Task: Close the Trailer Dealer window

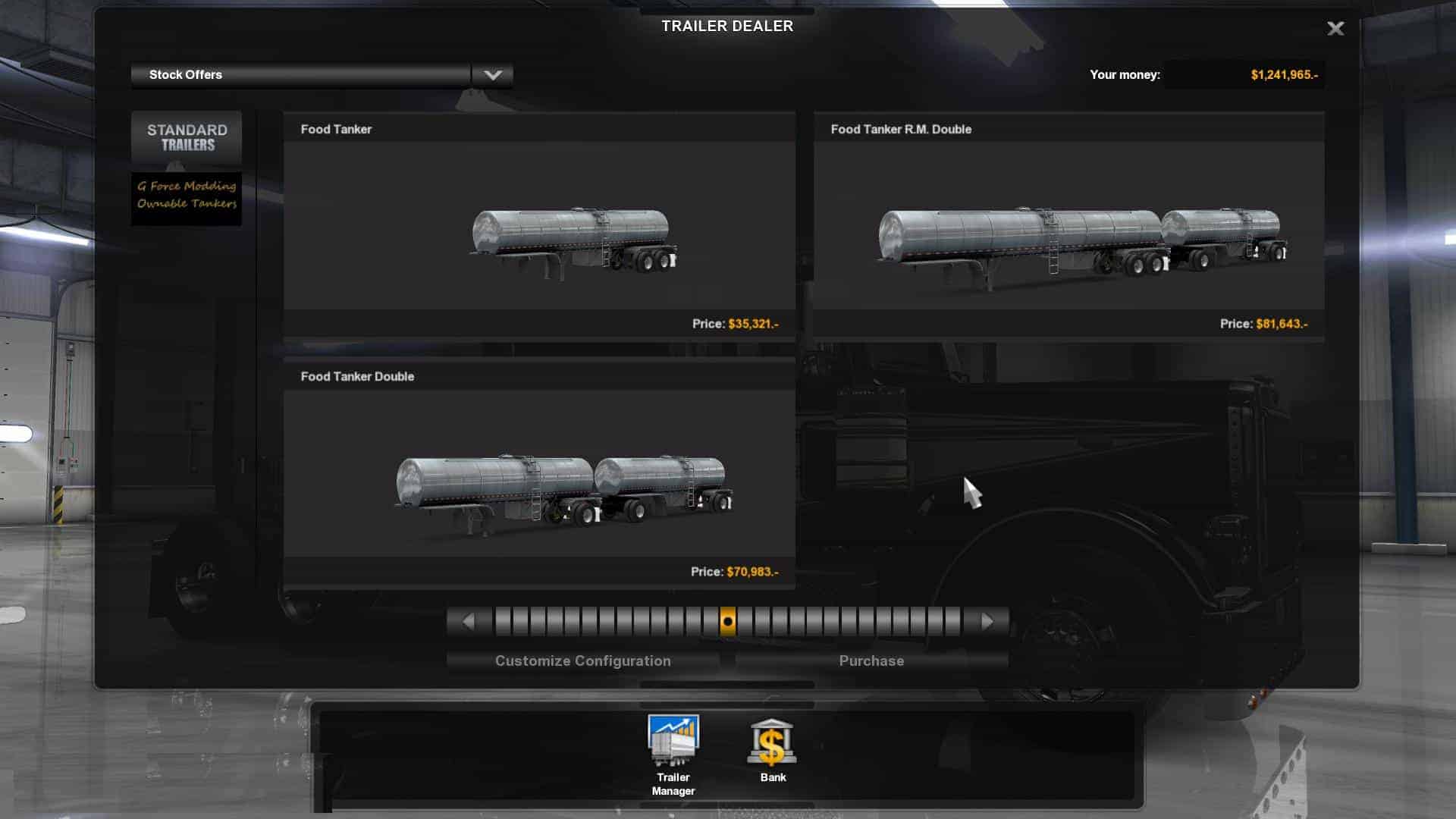Action: click(x=1335, y=29)
